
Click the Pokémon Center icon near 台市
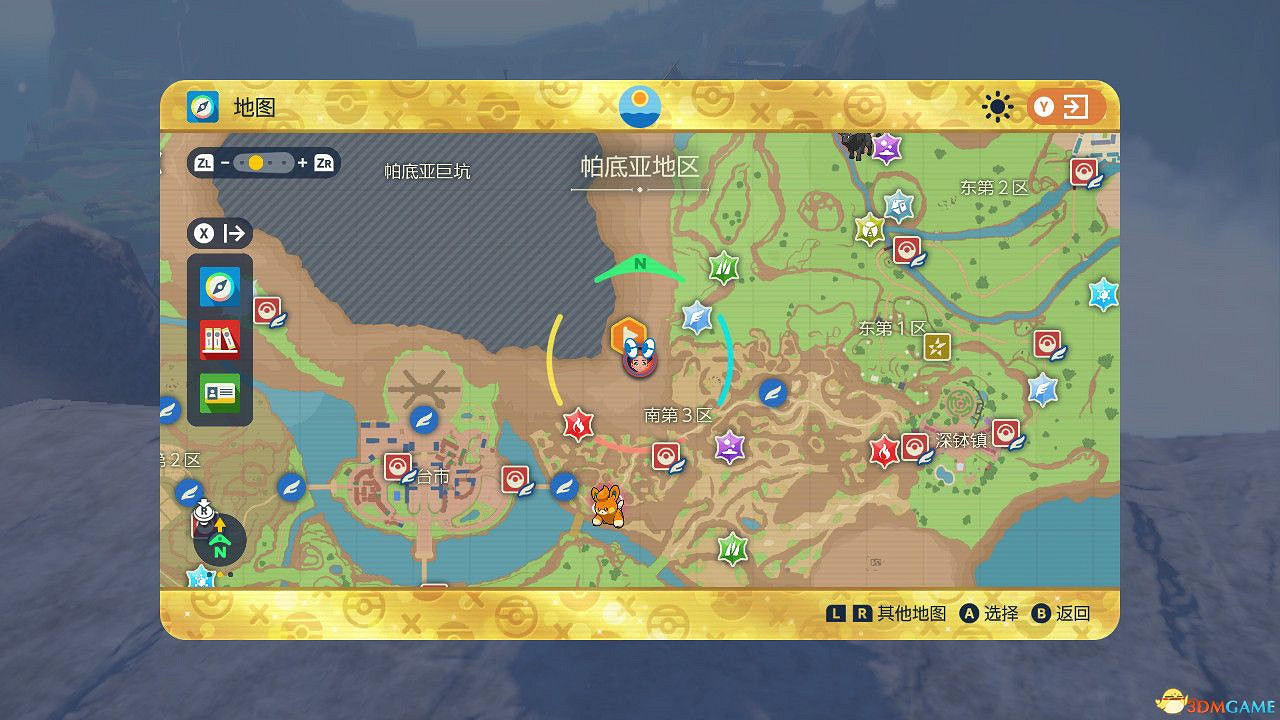tap(398, 466)
